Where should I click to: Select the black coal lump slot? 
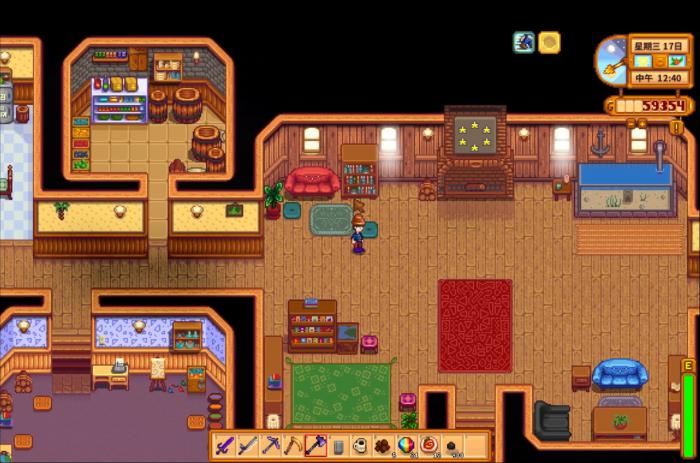(453, 445)
